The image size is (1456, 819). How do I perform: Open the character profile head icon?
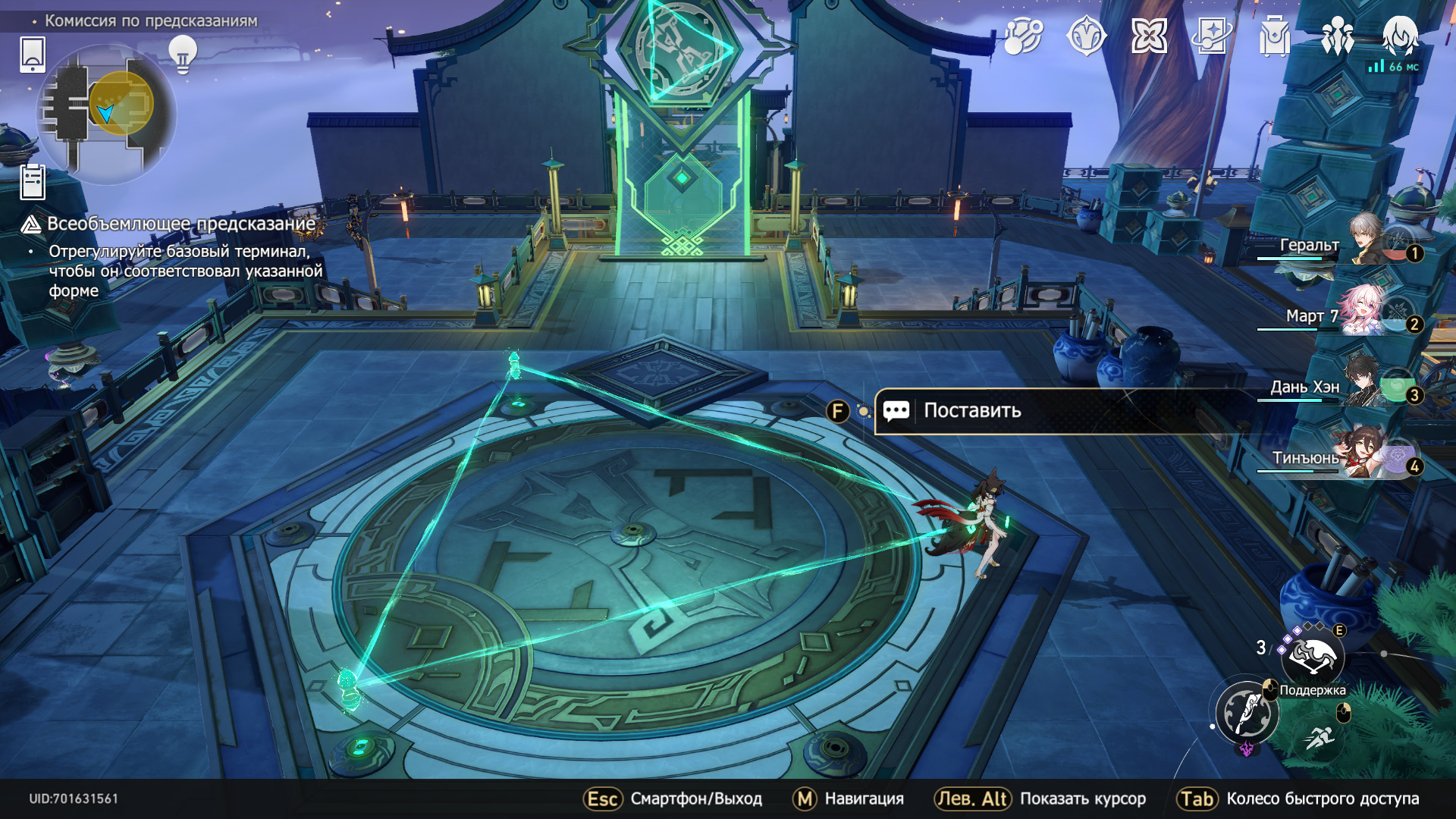point(1400,36)
